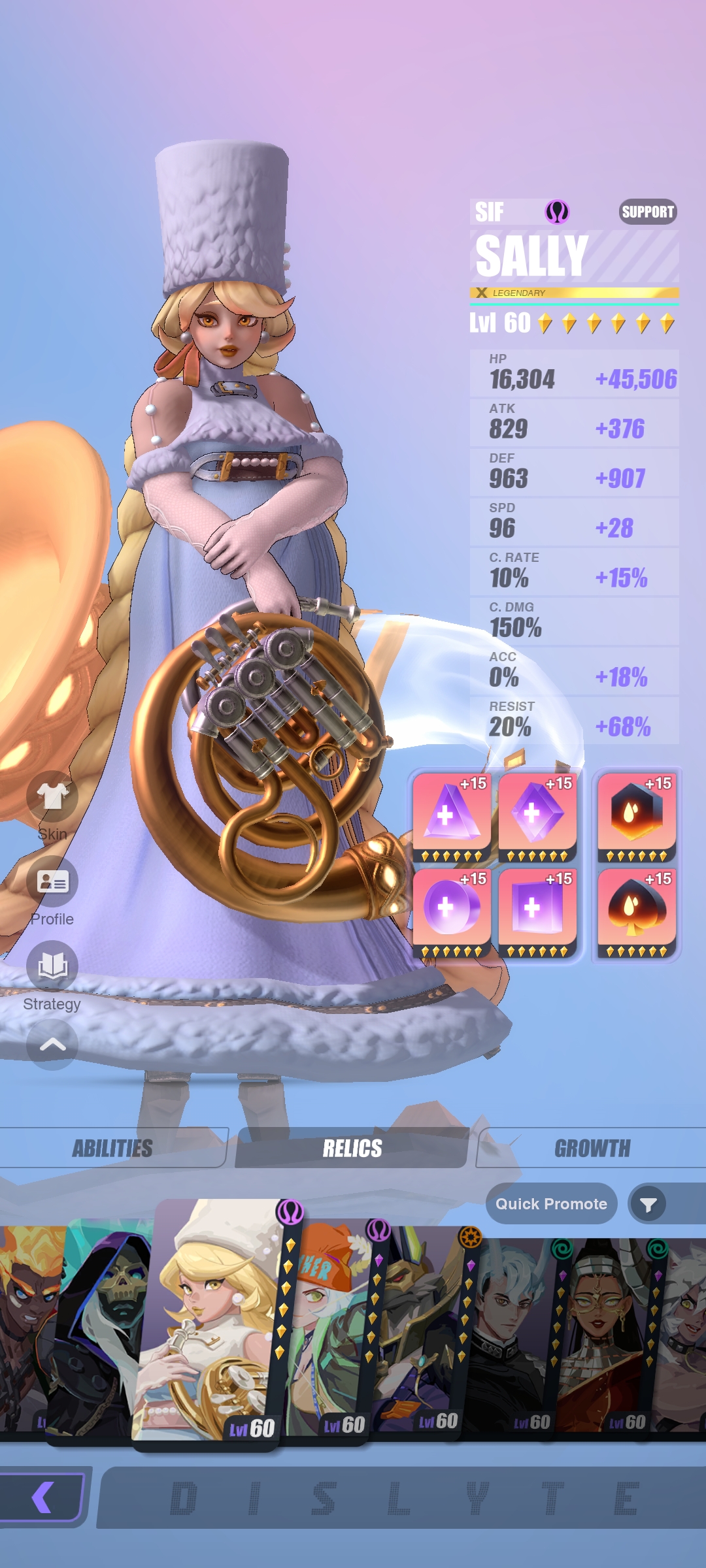
Task: Open the Skin menu
Action: 52,797
